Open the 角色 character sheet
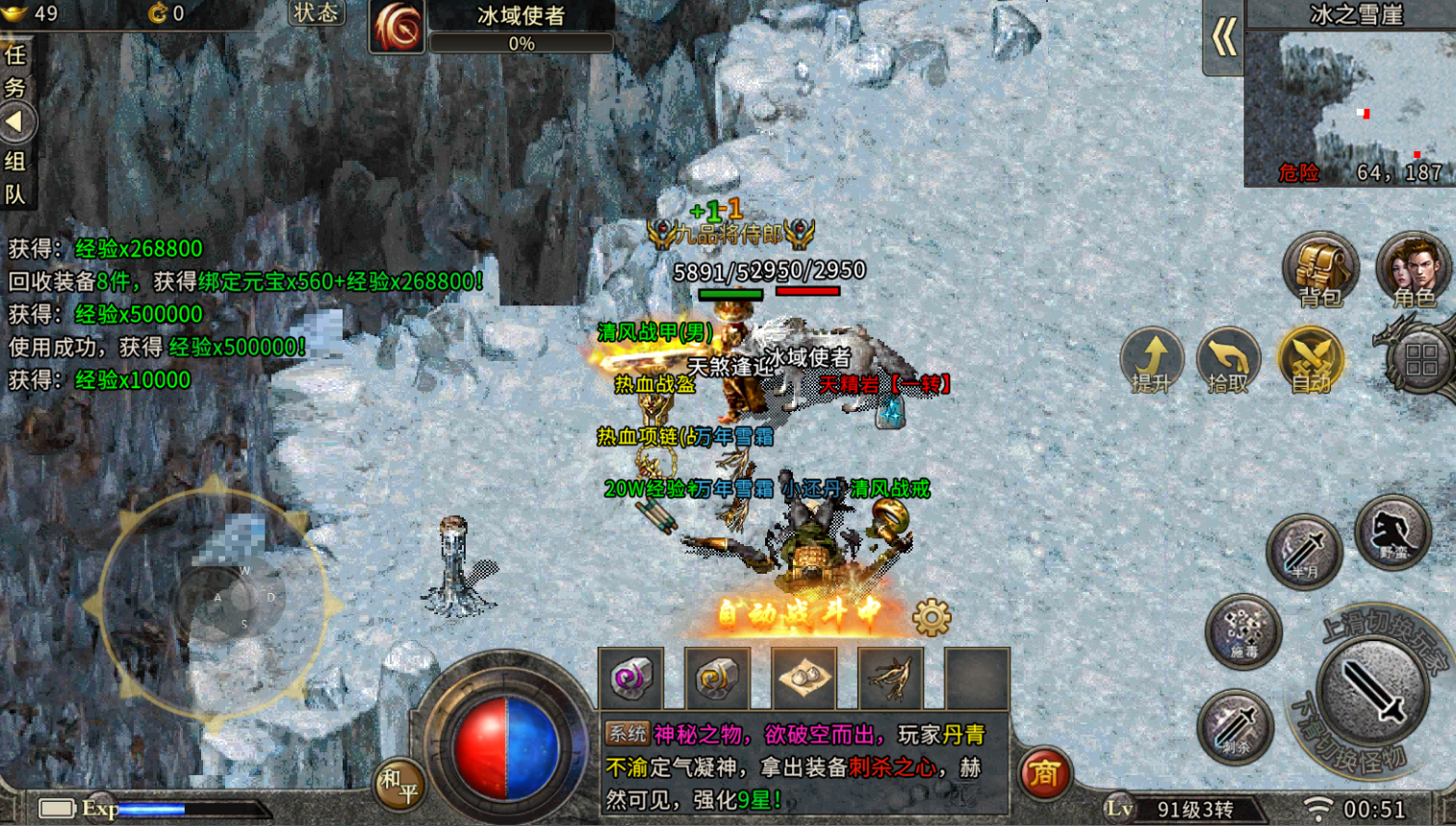Image resolution: width=1456 pixels, height=826 pixels. [1412, 270]
